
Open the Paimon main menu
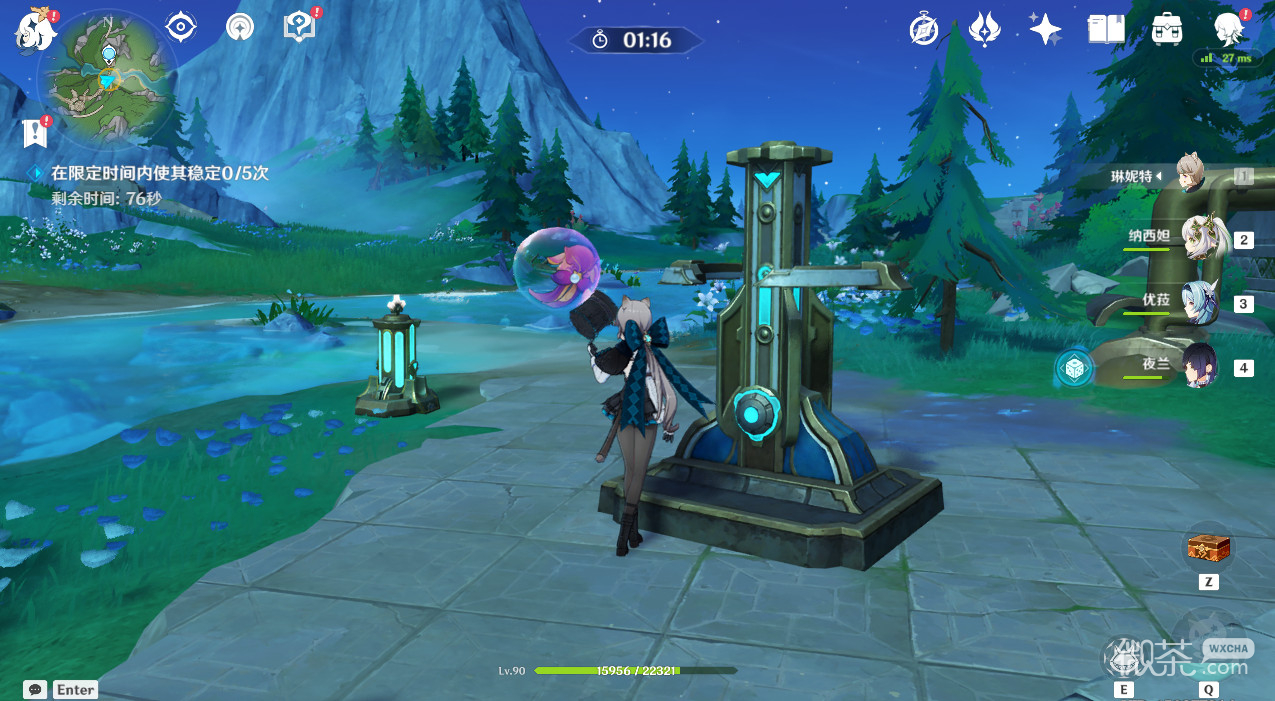click(33, 31)
